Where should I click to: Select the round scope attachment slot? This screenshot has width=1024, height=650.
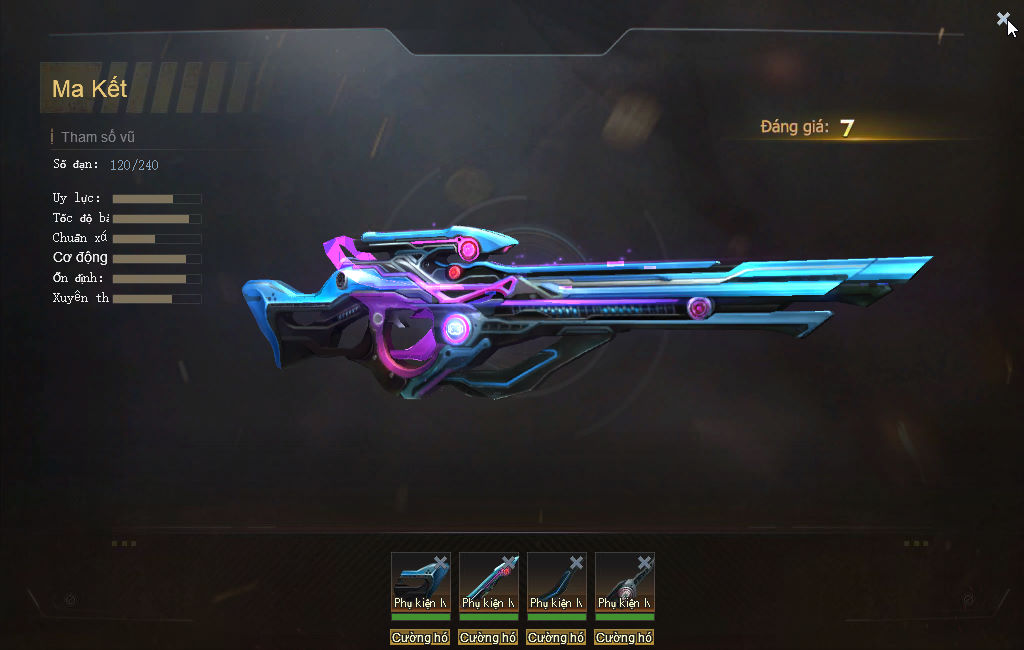(623, 582)
